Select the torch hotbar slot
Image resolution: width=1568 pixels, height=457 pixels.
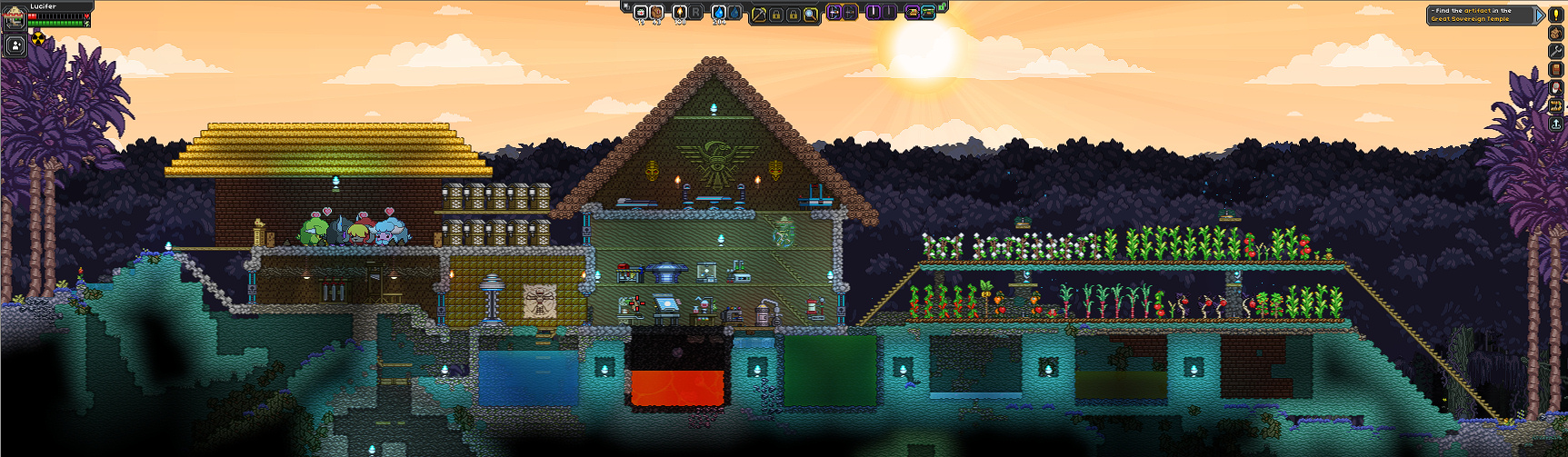point(679,13)
